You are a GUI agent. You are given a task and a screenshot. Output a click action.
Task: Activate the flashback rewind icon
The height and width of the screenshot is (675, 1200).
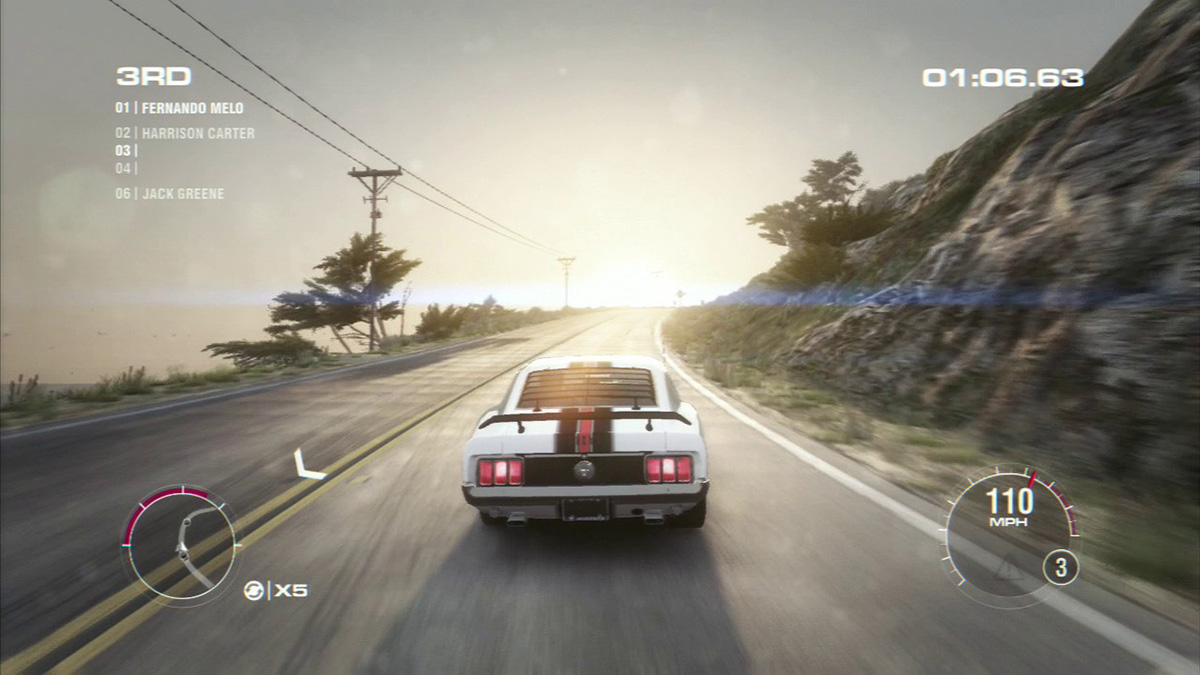coord(253,590)
